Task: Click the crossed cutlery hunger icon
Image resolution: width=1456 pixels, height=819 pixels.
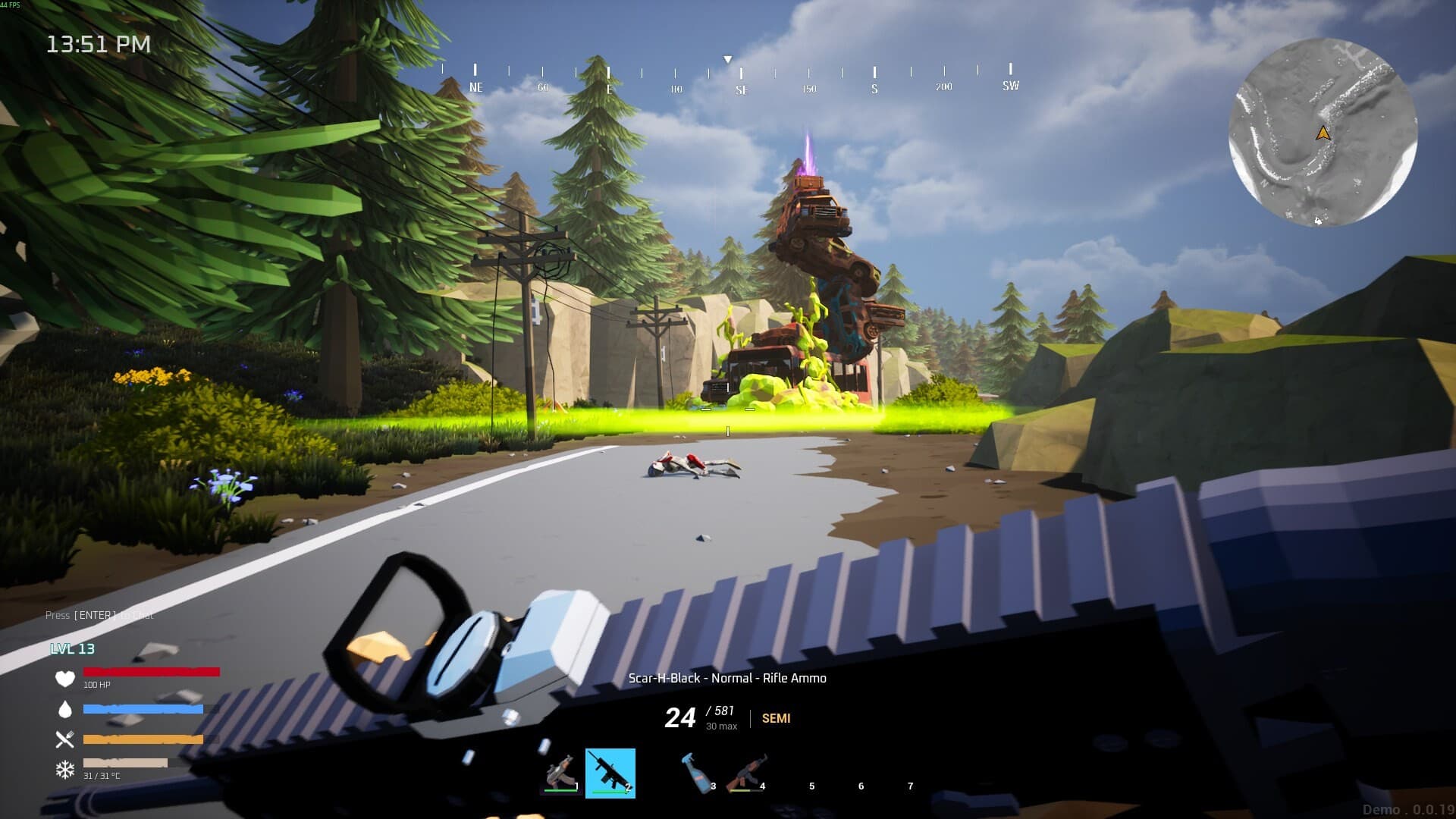Action: 67,740
